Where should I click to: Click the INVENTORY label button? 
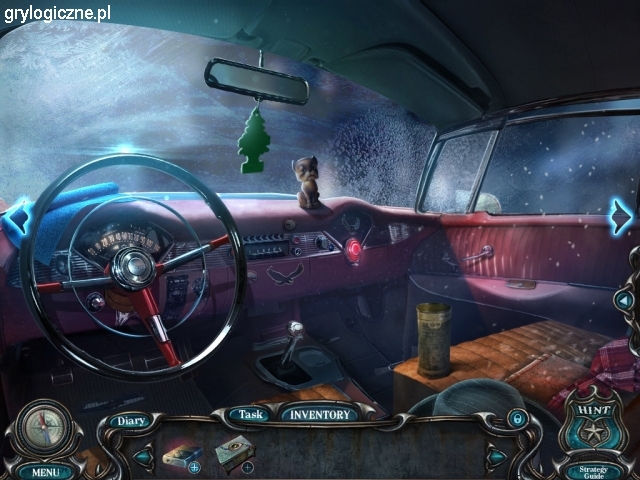coord(320,414)
